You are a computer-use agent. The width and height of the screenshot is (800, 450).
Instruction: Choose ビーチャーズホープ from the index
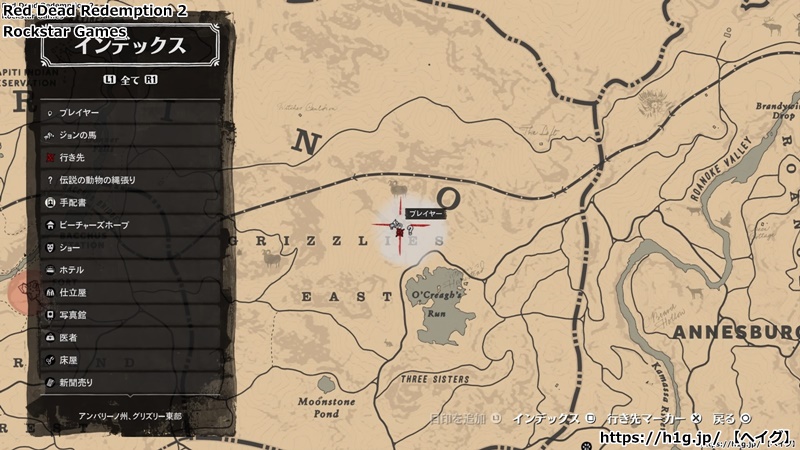pyautogui.click(x=130, y=225)
